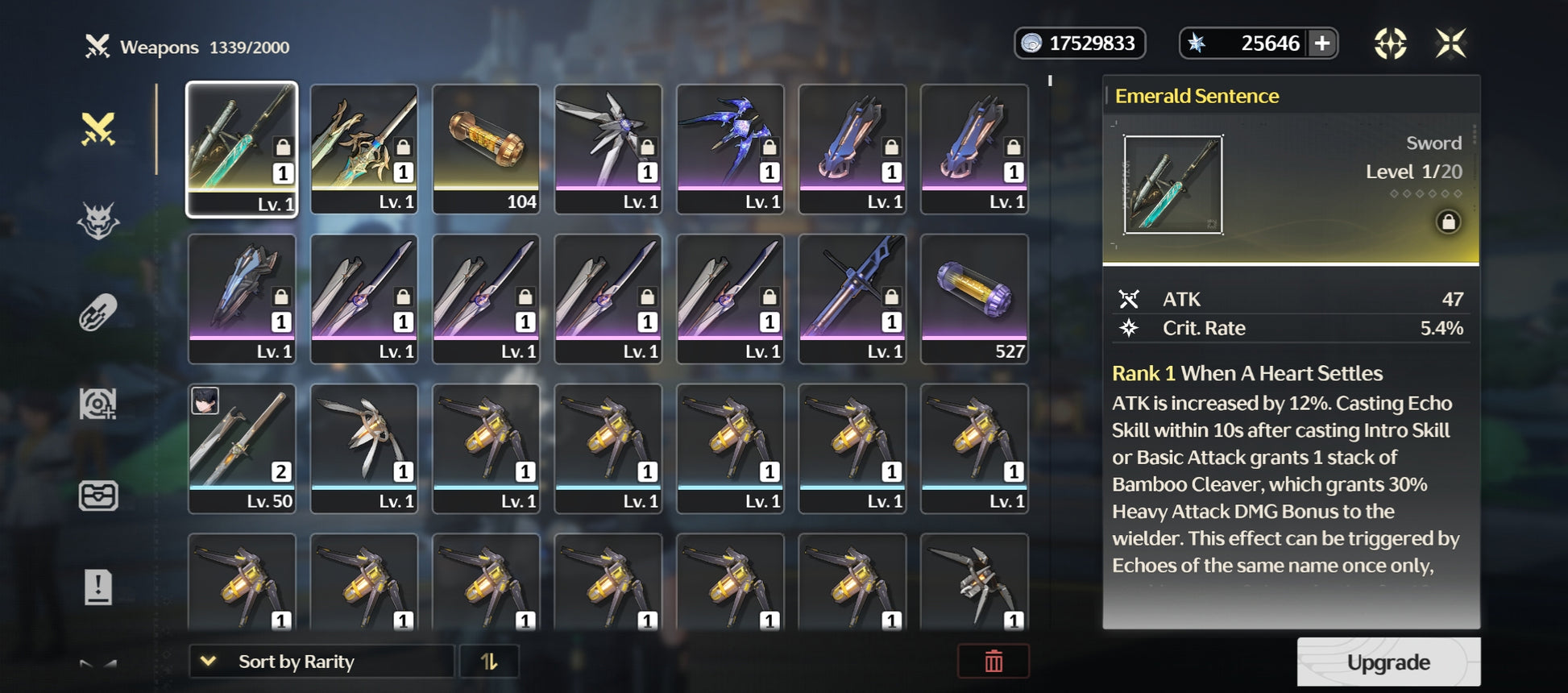The height and width of the screenshot is (693, 1568).
Task: Close the weapons inventory screen
Action: 1450,44
